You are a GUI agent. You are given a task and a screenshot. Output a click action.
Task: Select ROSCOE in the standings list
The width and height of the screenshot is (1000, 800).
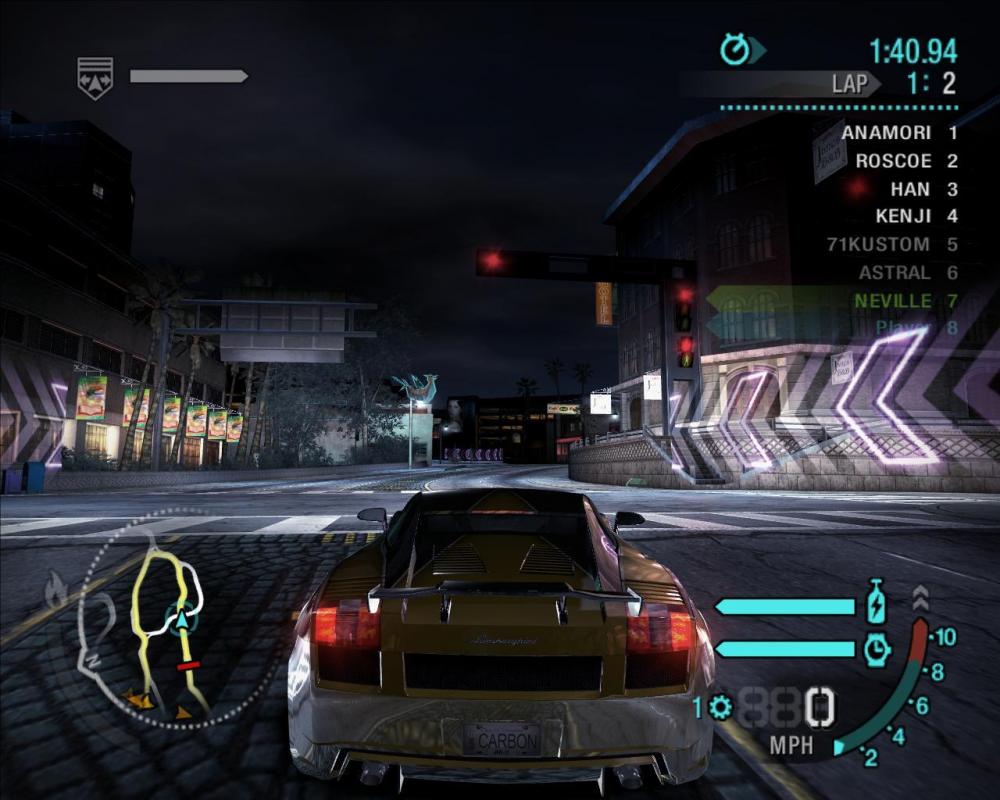(893, 160)
